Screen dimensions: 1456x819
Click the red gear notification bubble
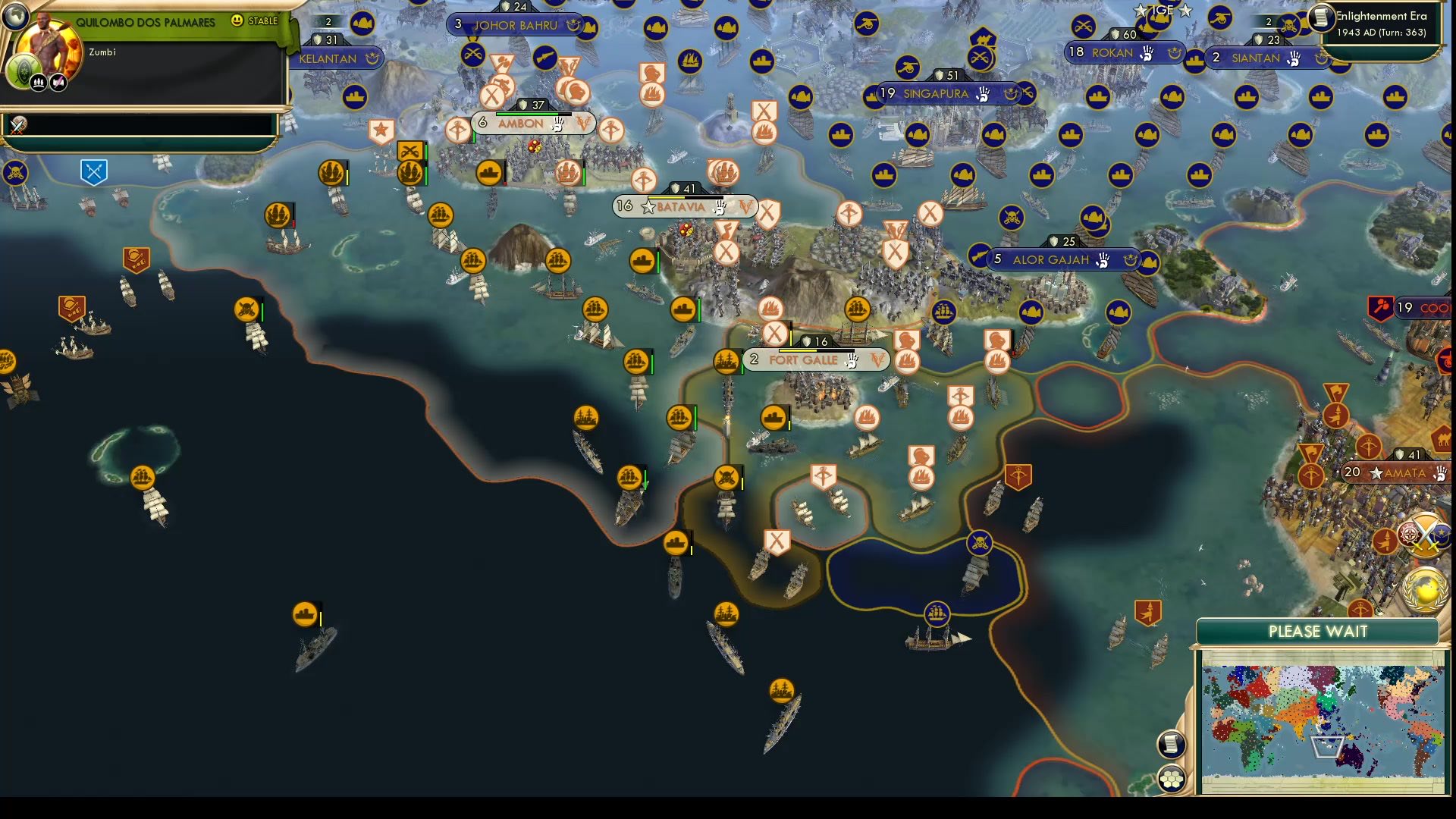click(x=1409, y=533)
